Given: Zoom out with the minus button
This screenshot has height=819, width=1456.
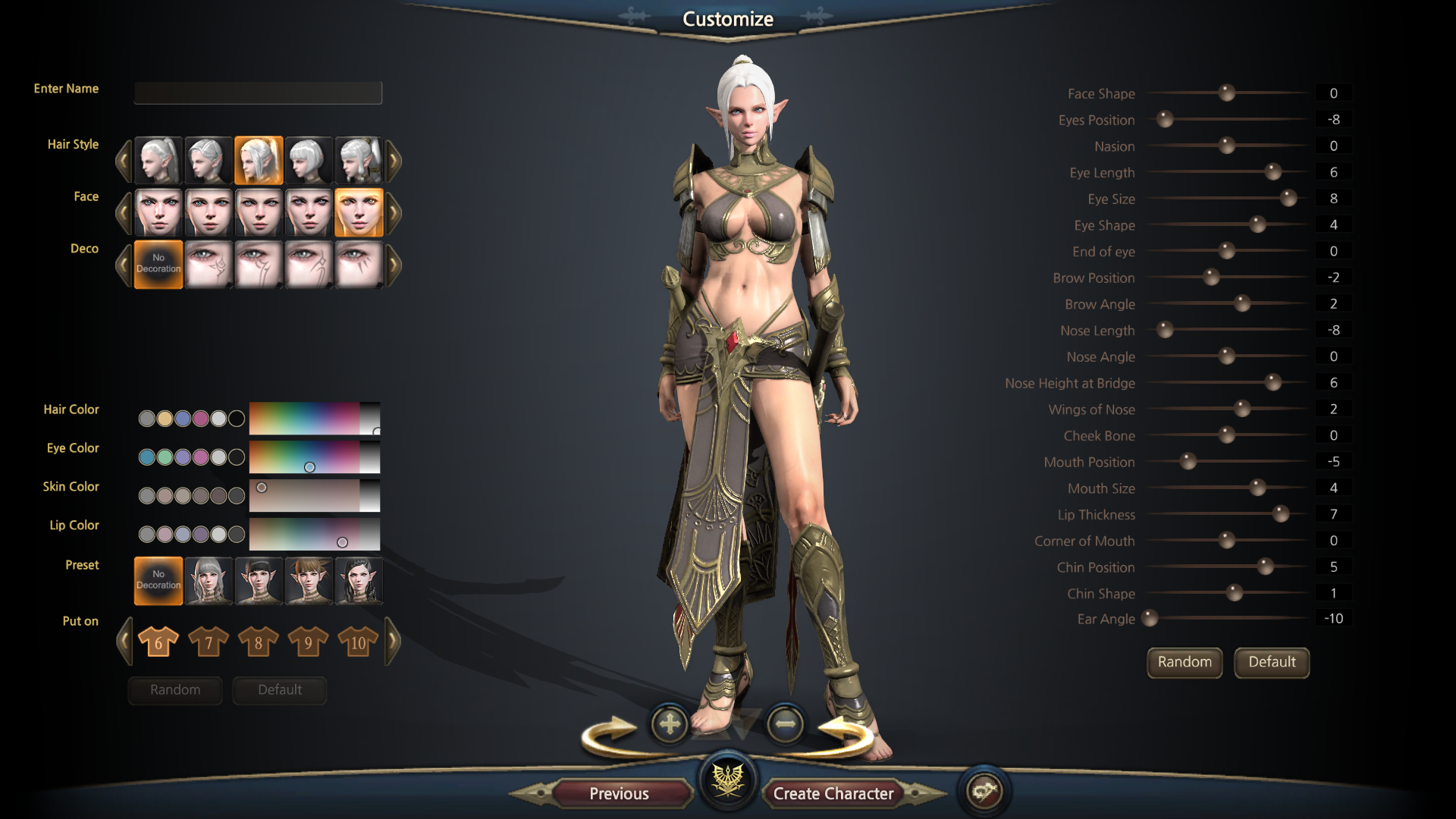Looking at the screenshot, I should point(785,724).
